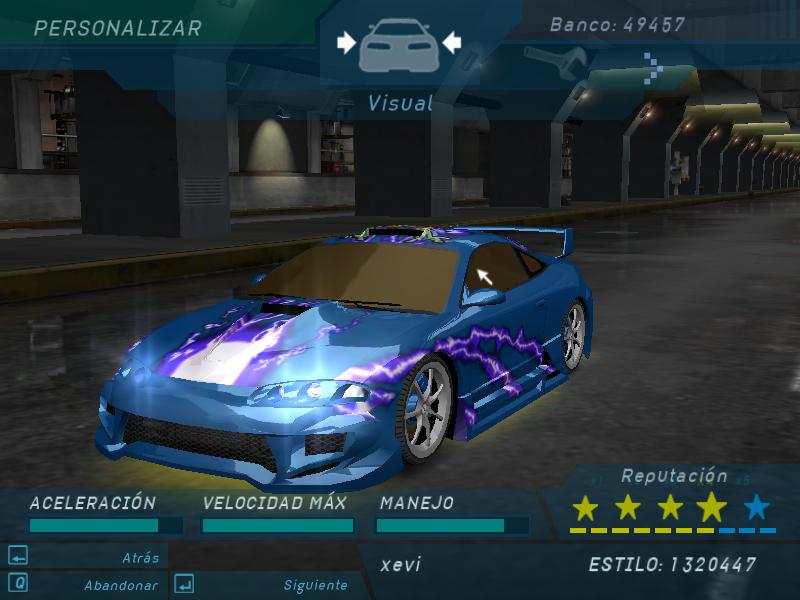Click the right arrow beside the car icon
Image resolution: width=800 pixels, height=600 pixels.
(x=451, y=42)
